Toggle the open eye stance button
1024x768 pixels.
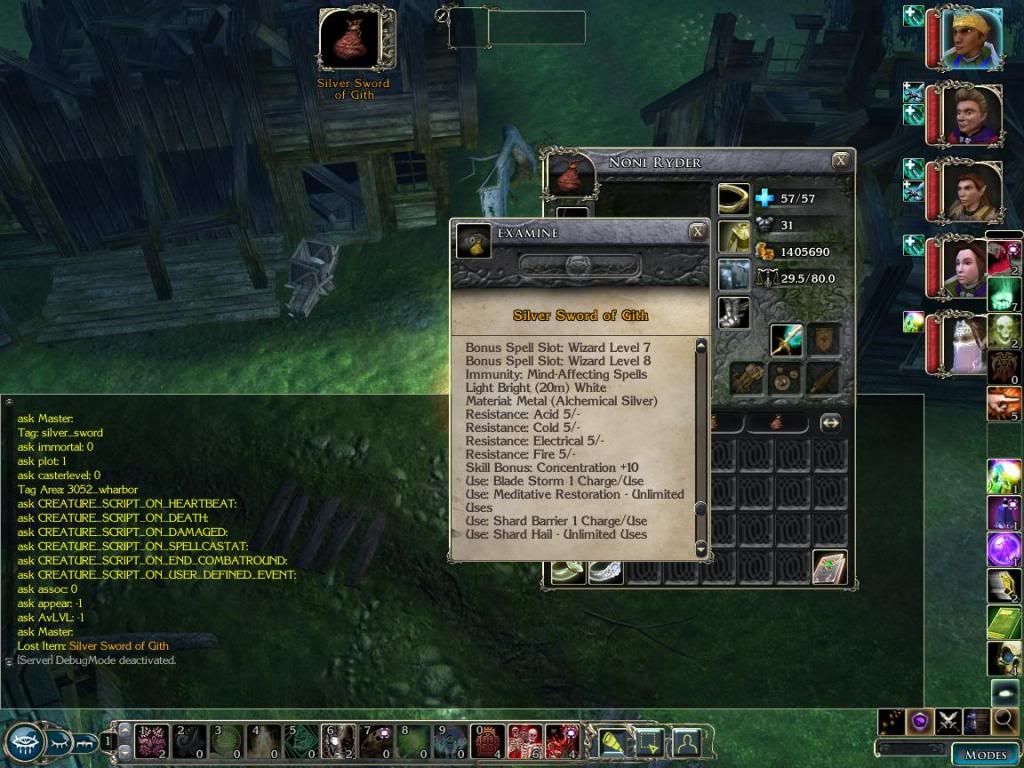(23, 743)
